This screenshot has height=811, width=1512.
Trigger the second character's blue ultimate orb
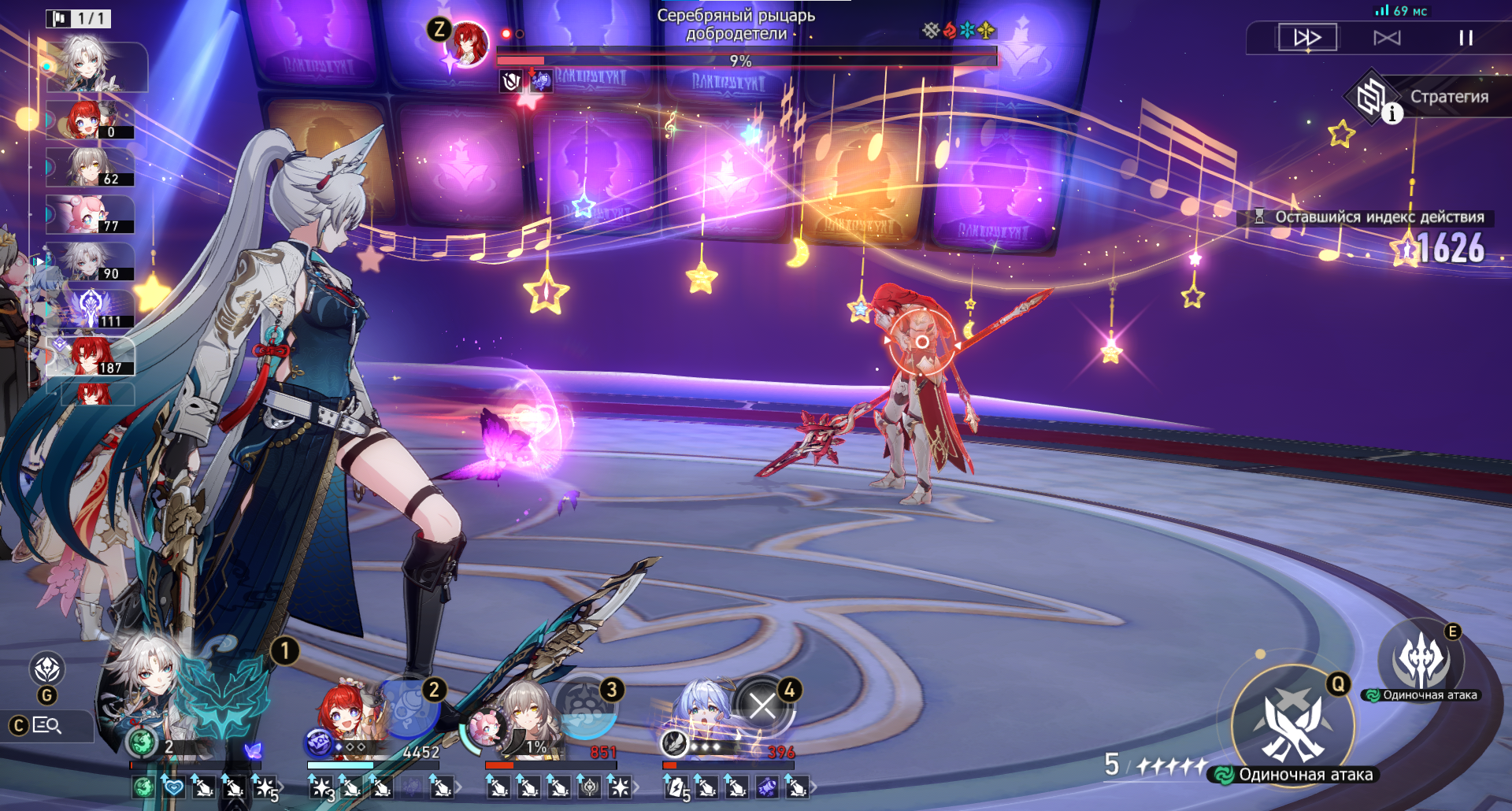click(x=409, y=705)
